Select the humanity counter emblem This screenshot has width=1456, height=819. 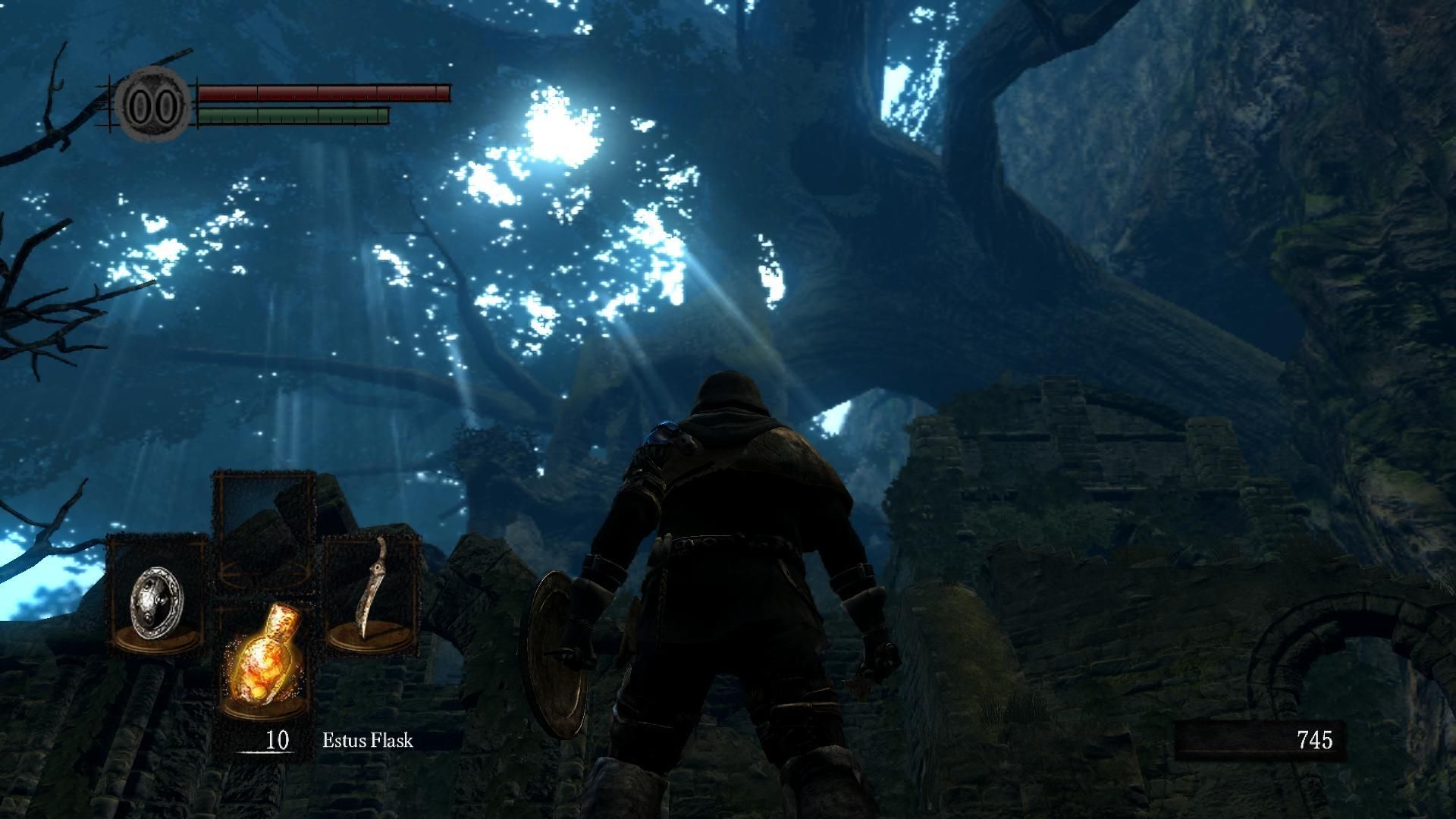[x=152, y=105]
